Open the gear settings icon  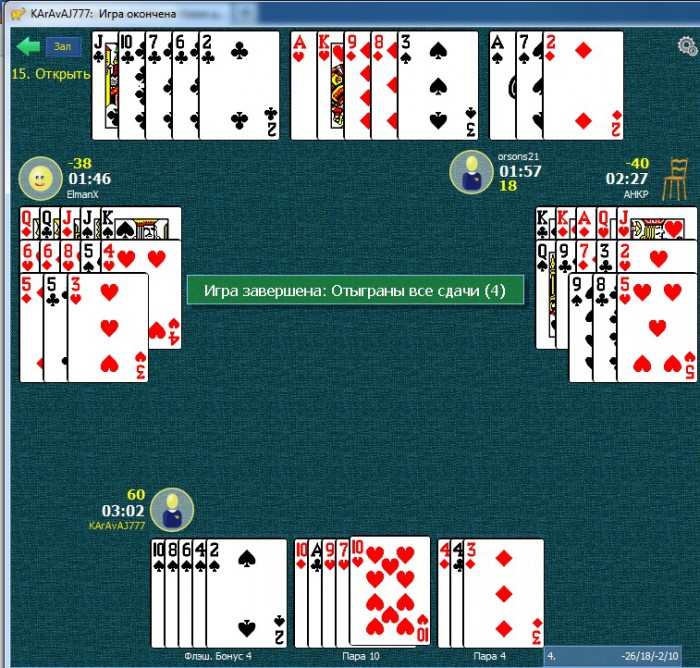click(x=687, y=45)
